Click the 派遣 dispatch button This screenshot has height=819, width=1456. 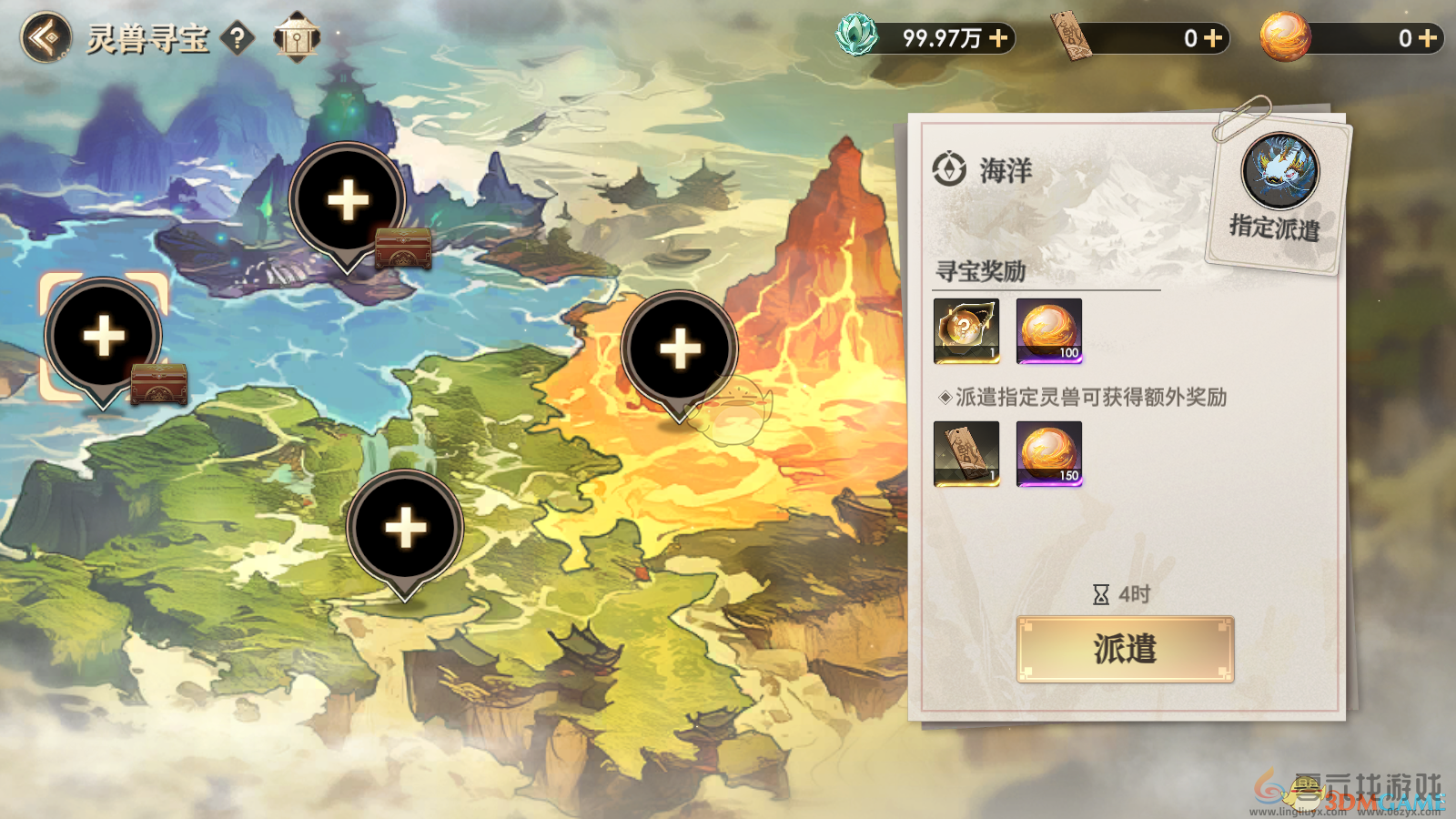[x=1125, y=649]
